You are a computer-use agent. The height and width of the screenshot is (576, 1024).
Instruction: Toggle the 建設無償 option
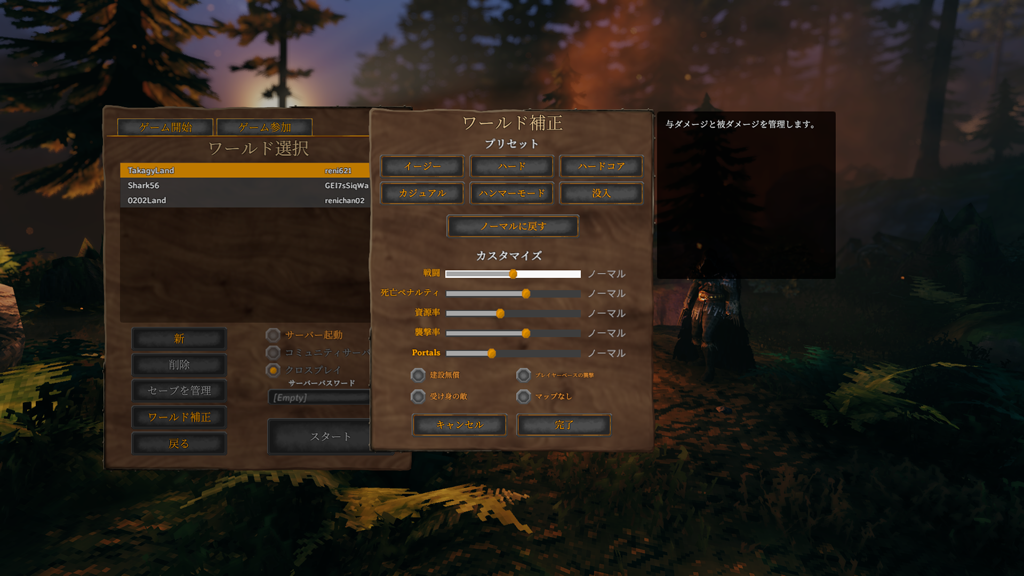[x=418, y=375]
